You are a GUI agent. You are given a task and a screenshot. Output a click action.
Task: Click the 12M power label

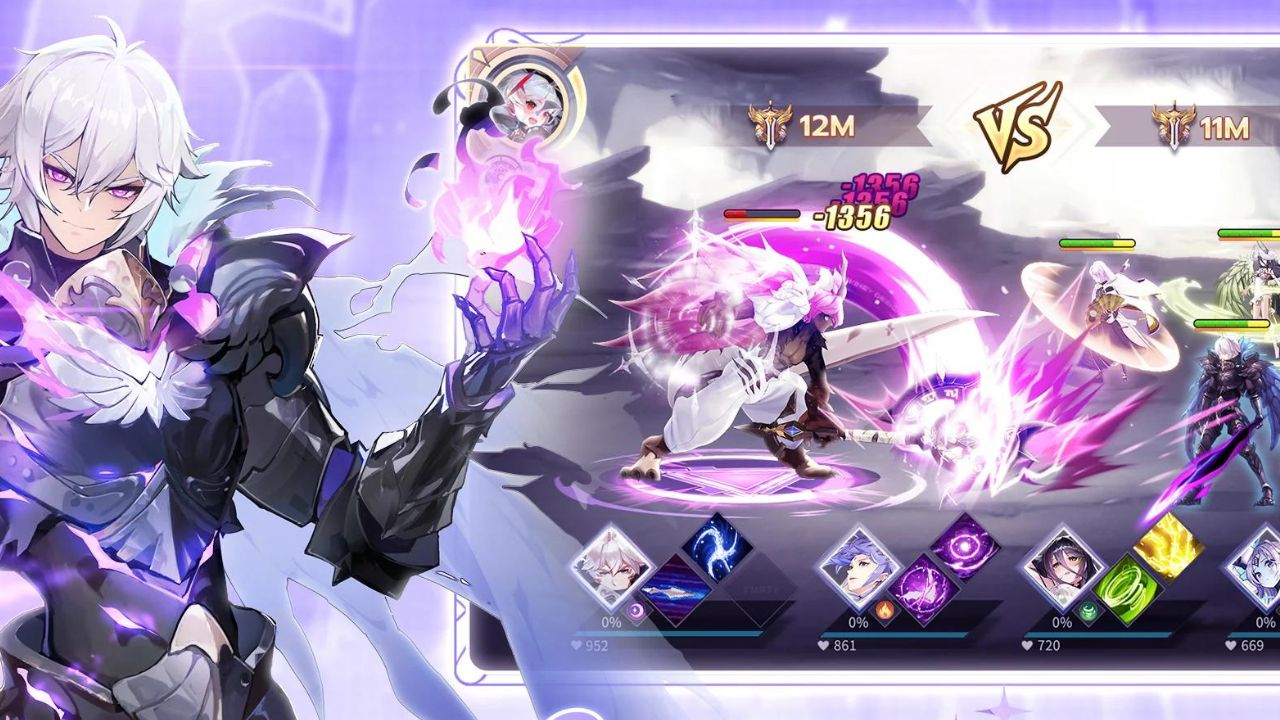point(826,126)
